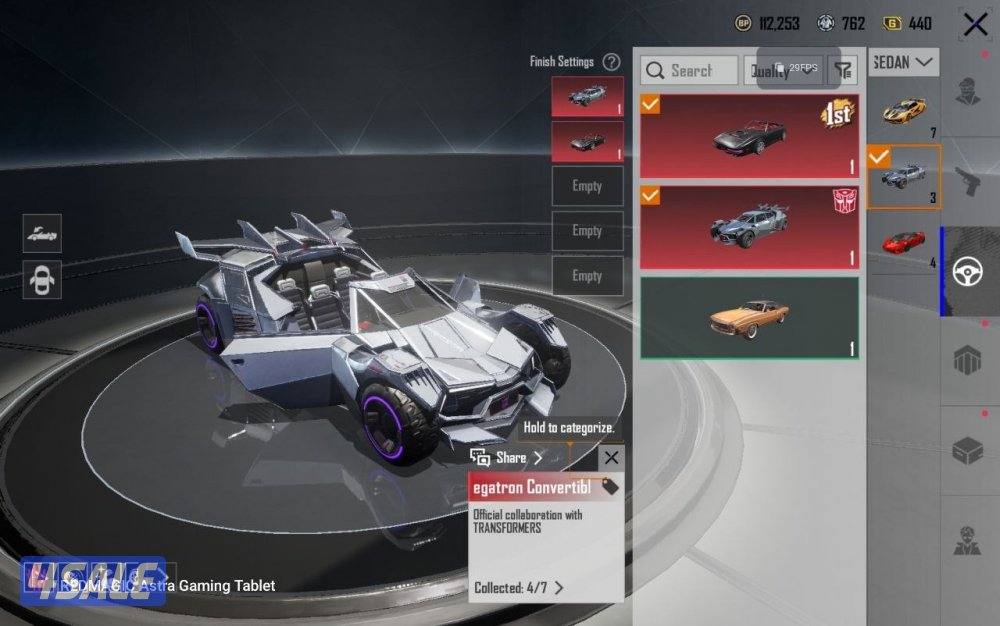Pick the orange muscle car skin
This screenshot has width=1000, height=626.
tap(749, 318)
